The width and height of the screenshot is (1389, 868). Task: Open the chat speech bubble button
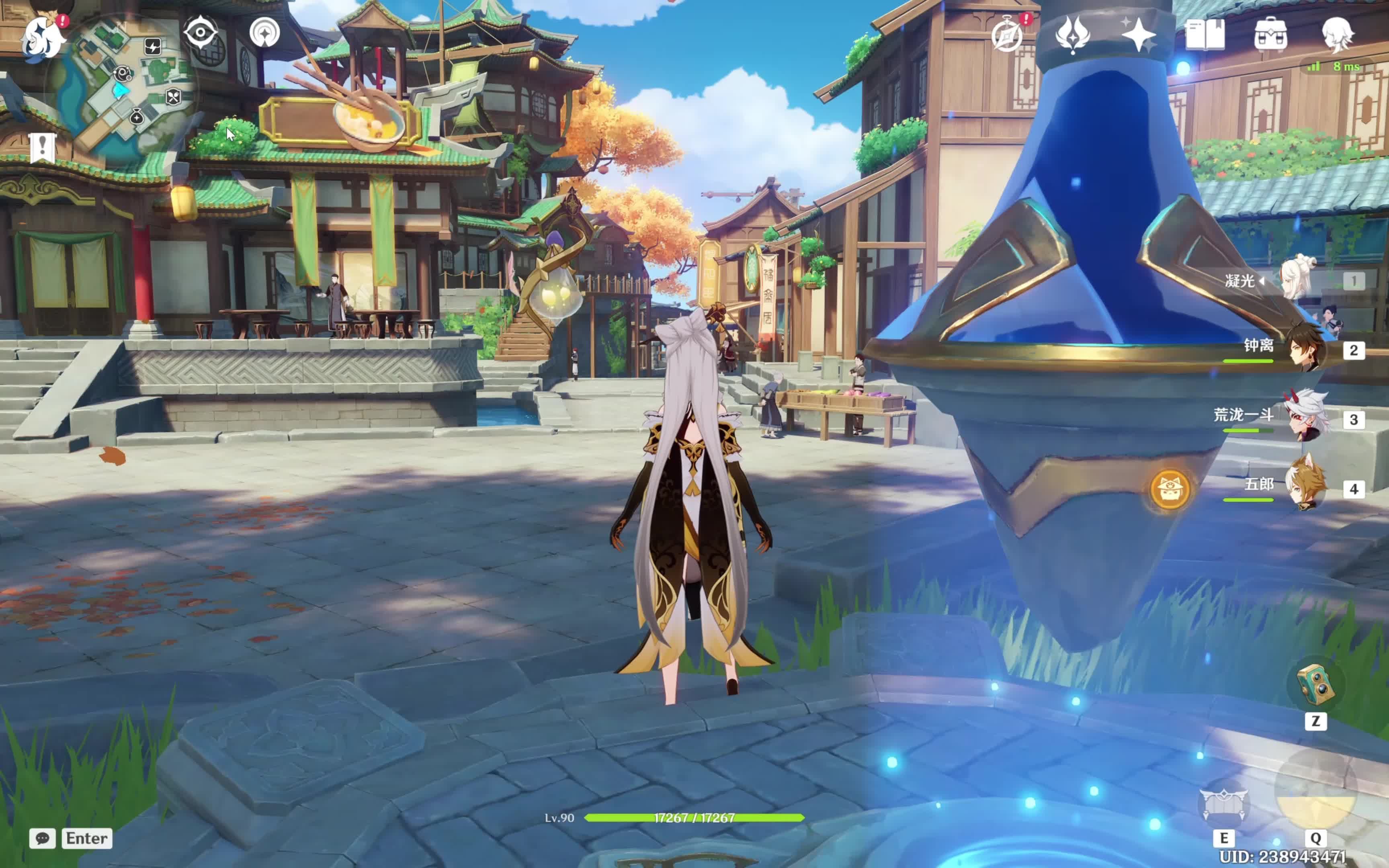43,838
